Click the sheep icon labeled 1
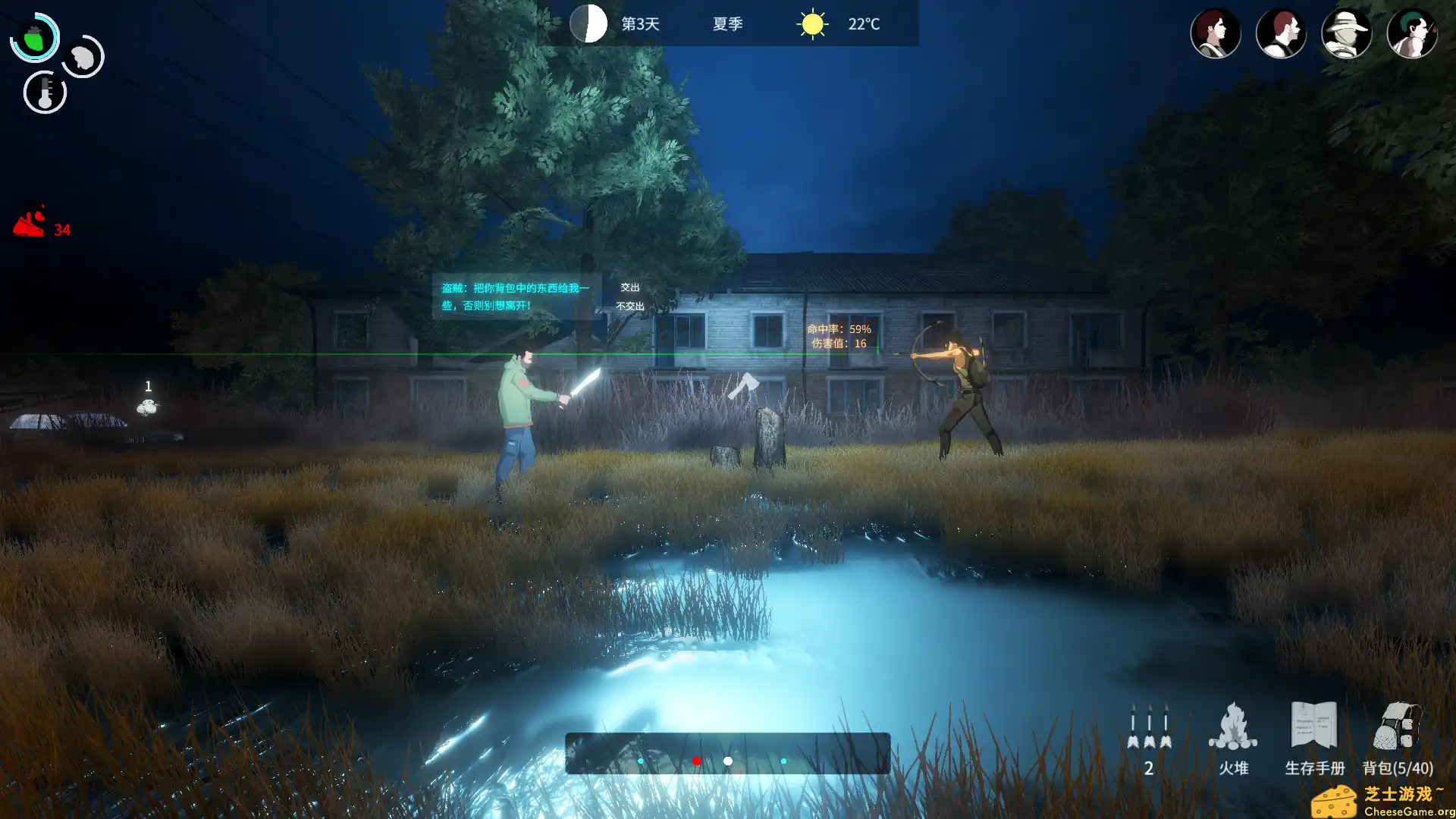This screenshot has width=1456, height=819. tap(147, 407)
